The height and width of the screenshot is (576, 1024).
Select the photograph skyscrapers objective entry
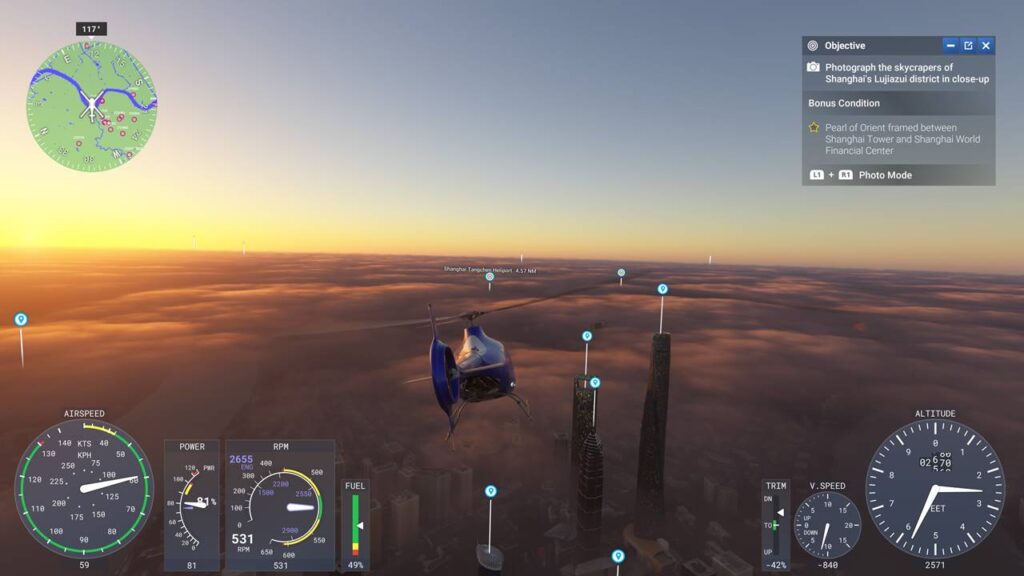[x=898, y=73]
